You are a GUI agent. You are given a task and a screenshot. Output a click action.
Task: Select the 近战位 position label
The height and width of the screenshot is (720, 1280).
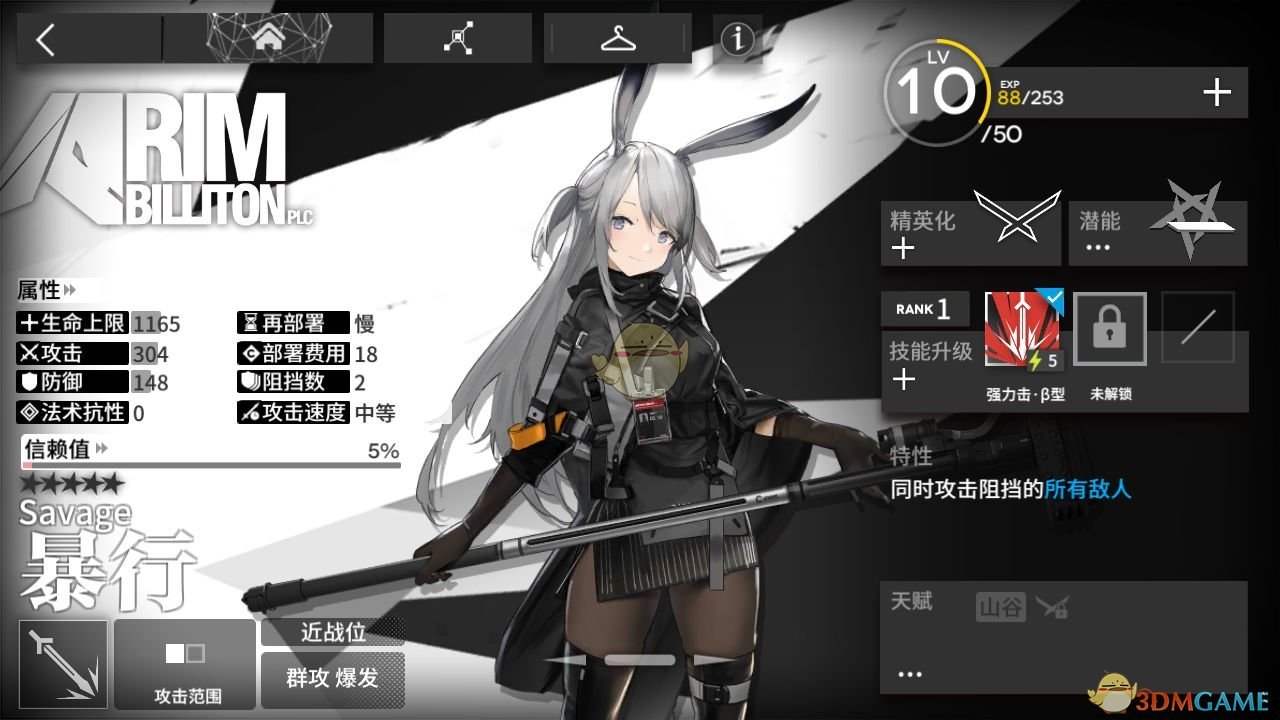[333, 632]
